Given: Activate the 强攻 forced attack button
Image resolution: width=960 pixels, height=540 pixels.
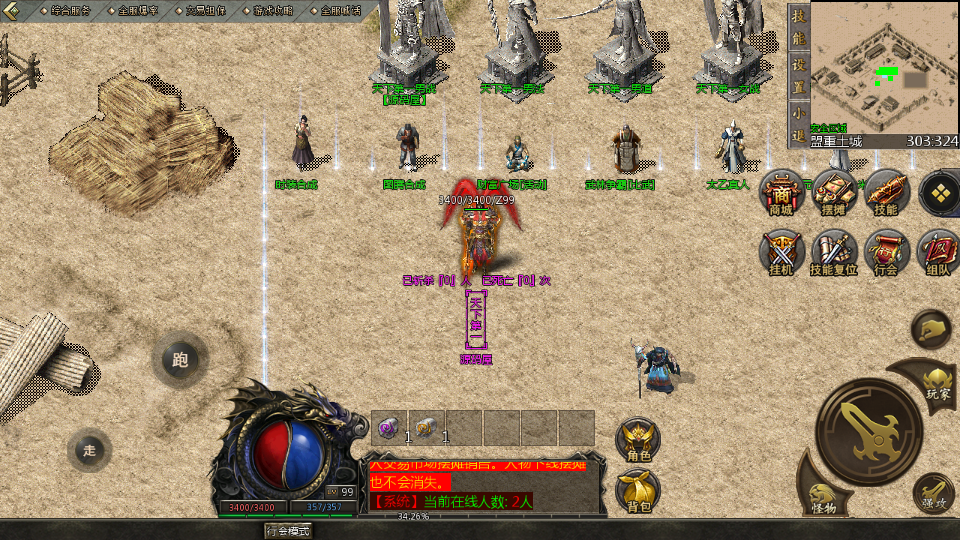Looking at the screenshot, I should pos(934,493).
